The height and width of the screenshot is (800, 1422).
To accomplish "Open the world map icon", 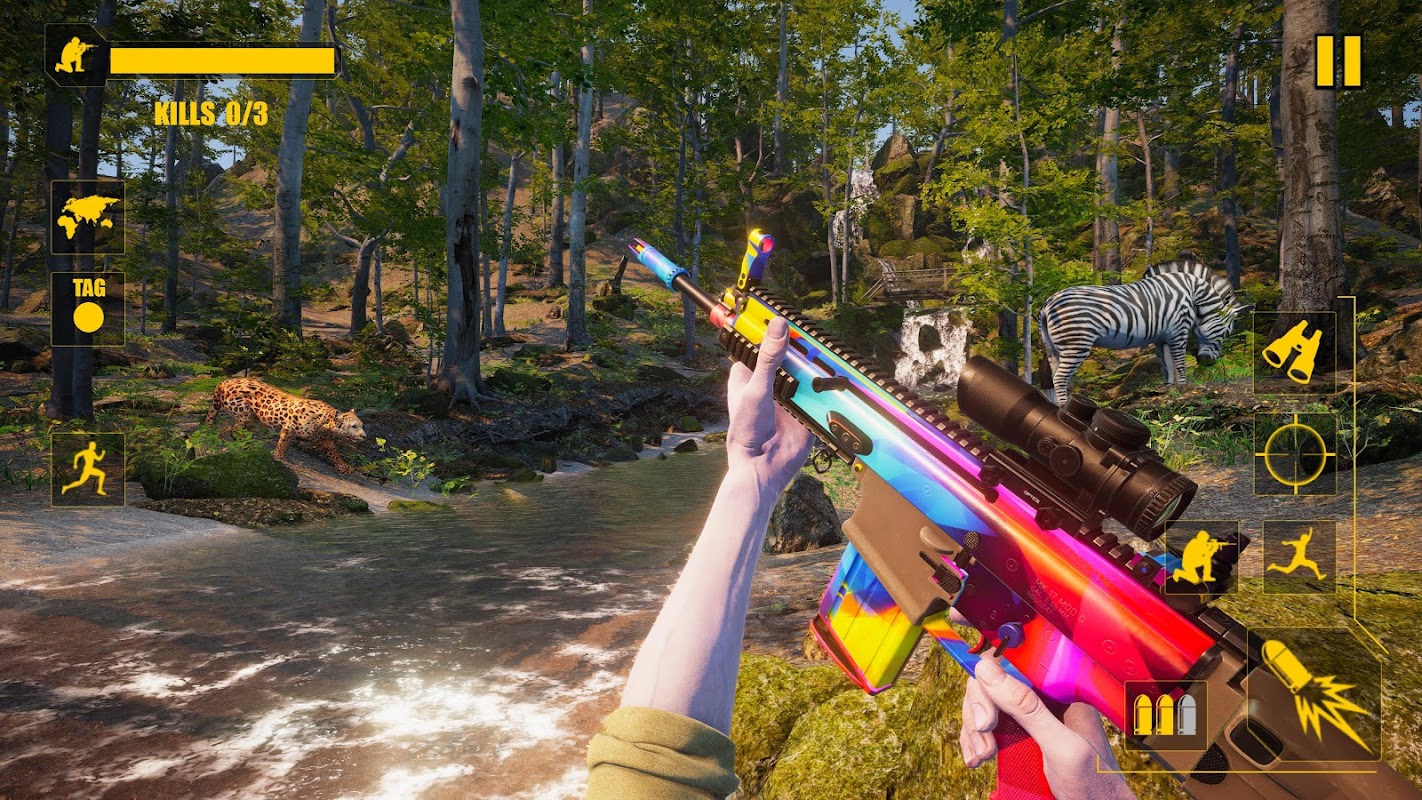I will (88, 216).
